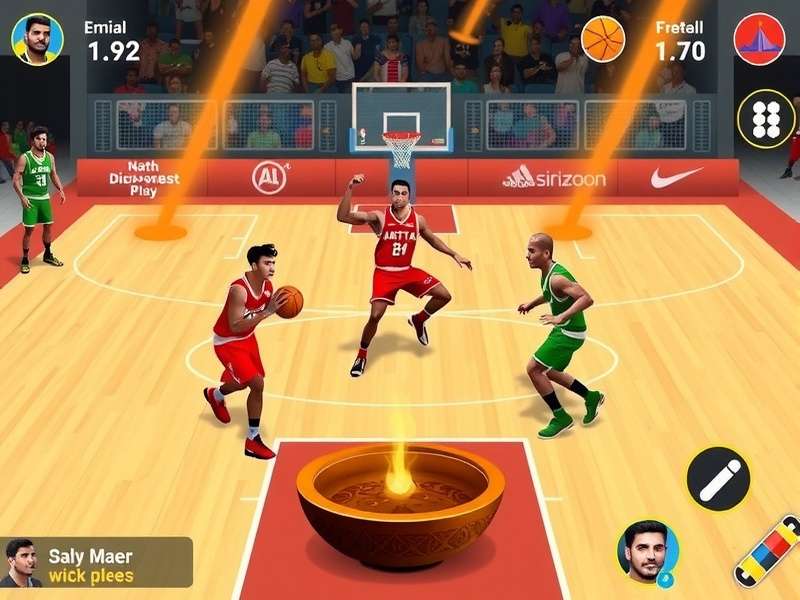
Task: Tap the colorful skateboard item icon
Action: click(768, 550)
